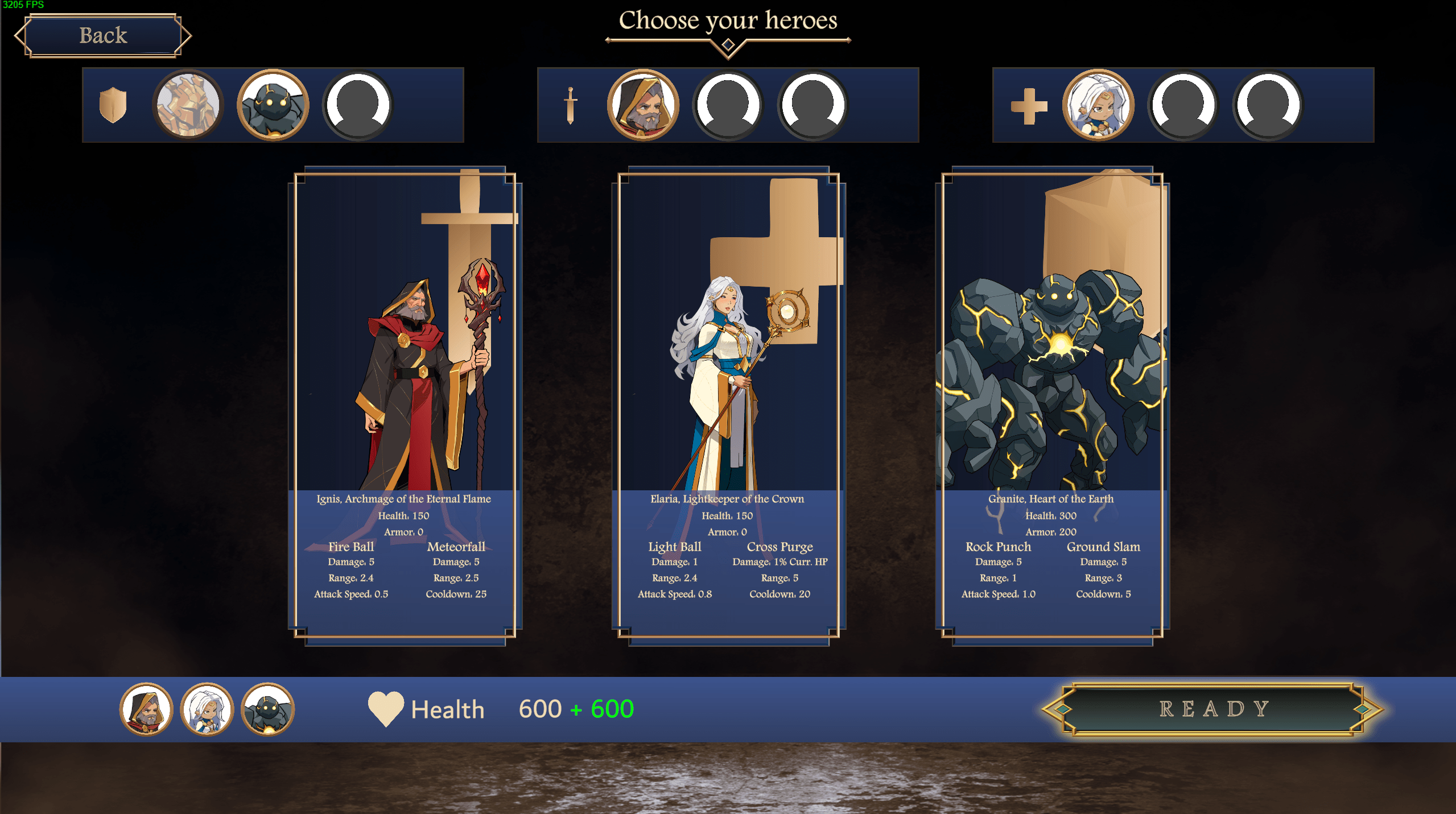Click the Ignis, Archmage of the Eternal Flame card
The image size is (1456, 814).
(x=405, y=405)
